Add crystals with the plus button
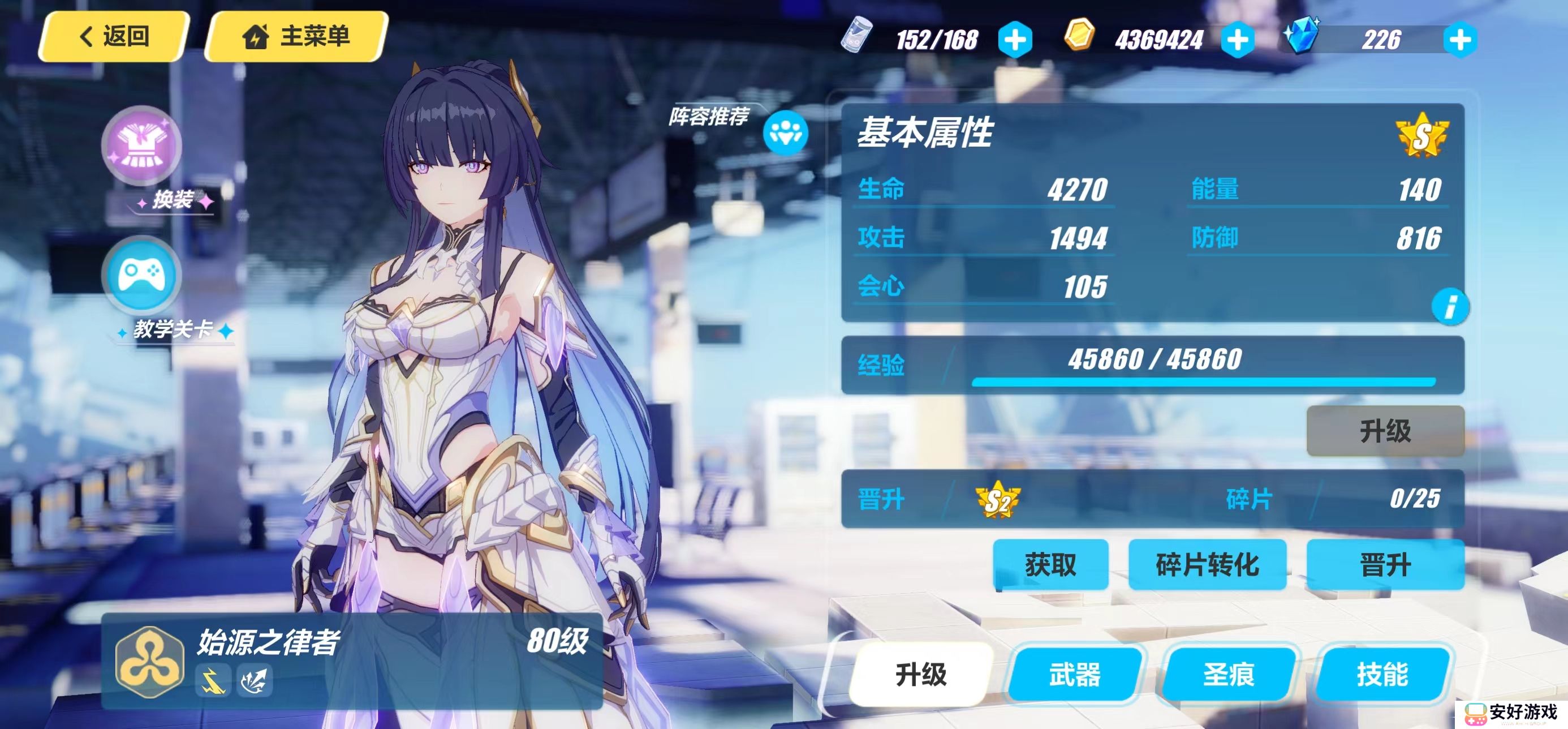The width and height of the screenshot is (1568, 729). (1459, 40)
